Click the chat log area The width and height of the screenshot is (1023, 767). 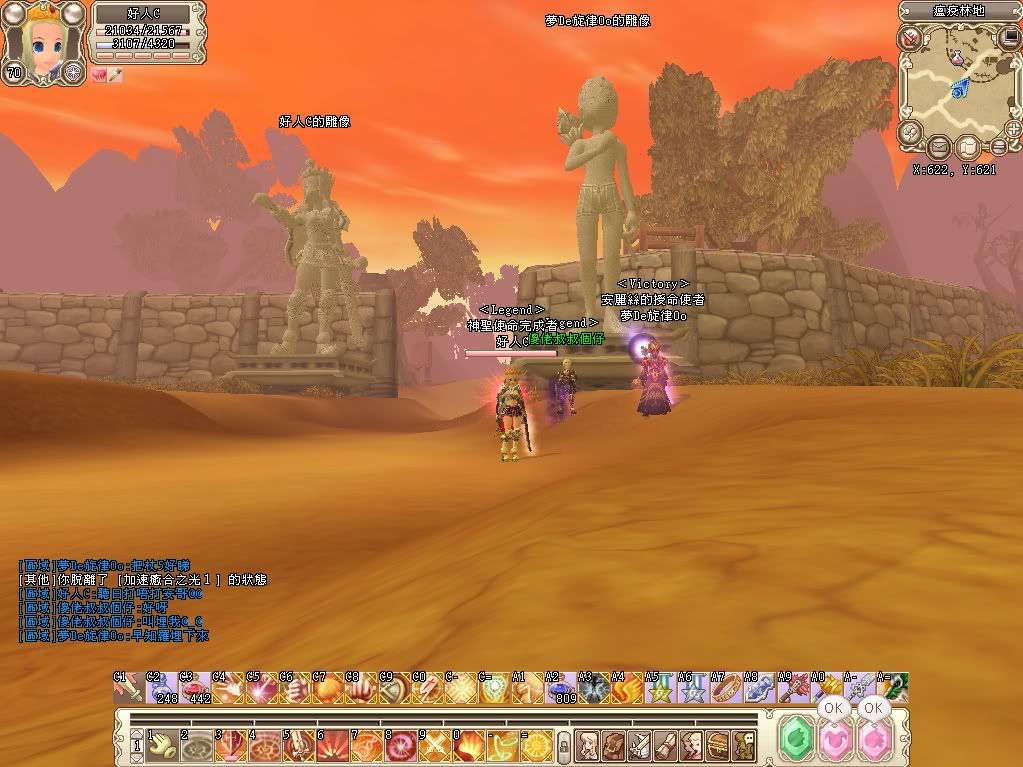(x=140, y=600)
